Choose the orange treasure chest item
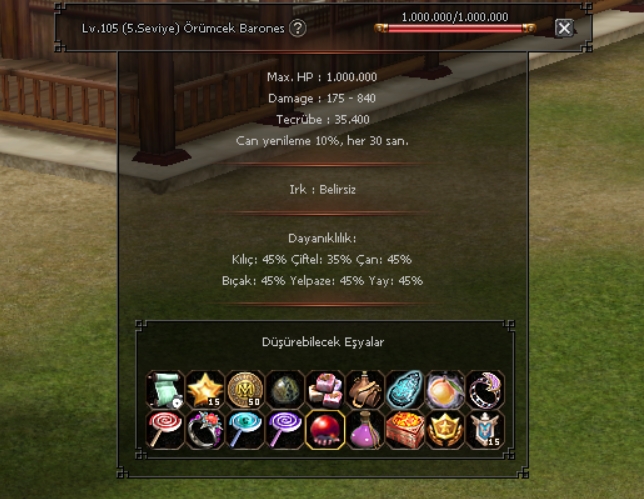Screen dimensions: 644x499 point(404,429)
